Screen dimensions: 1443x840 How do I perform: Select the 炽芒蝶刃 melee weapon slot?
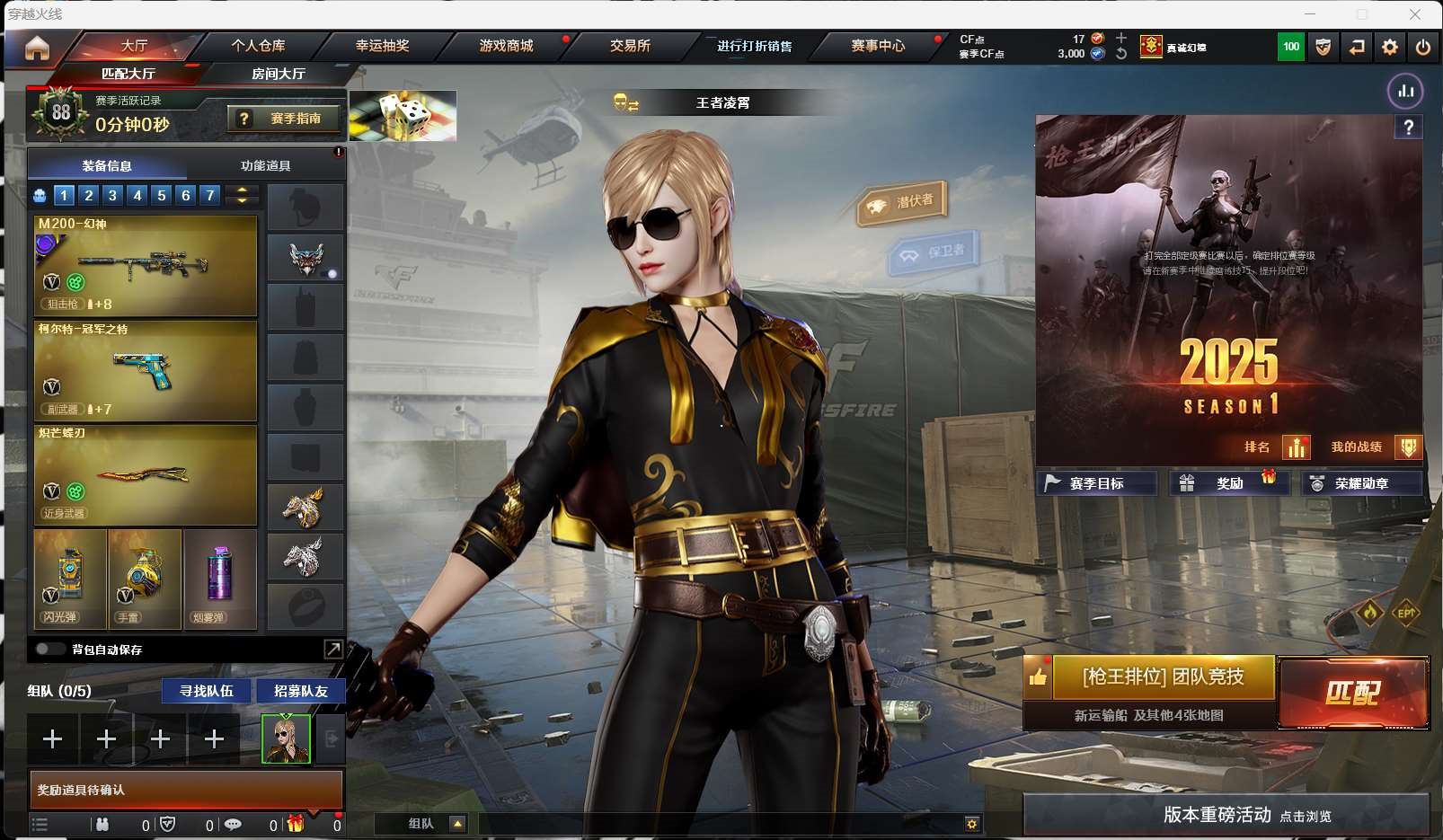click(146, 474)
